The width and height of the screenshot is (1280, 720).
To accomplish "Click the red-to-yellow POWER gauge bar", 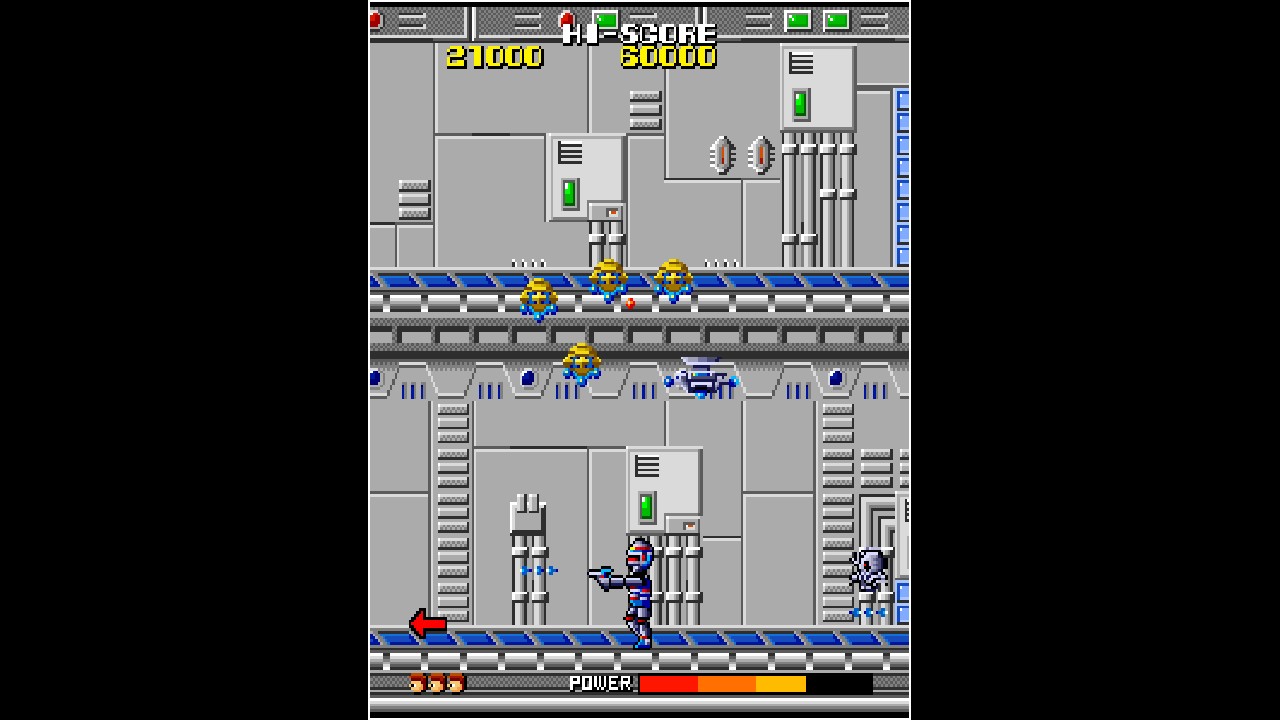I will click(x=720, y=685).
